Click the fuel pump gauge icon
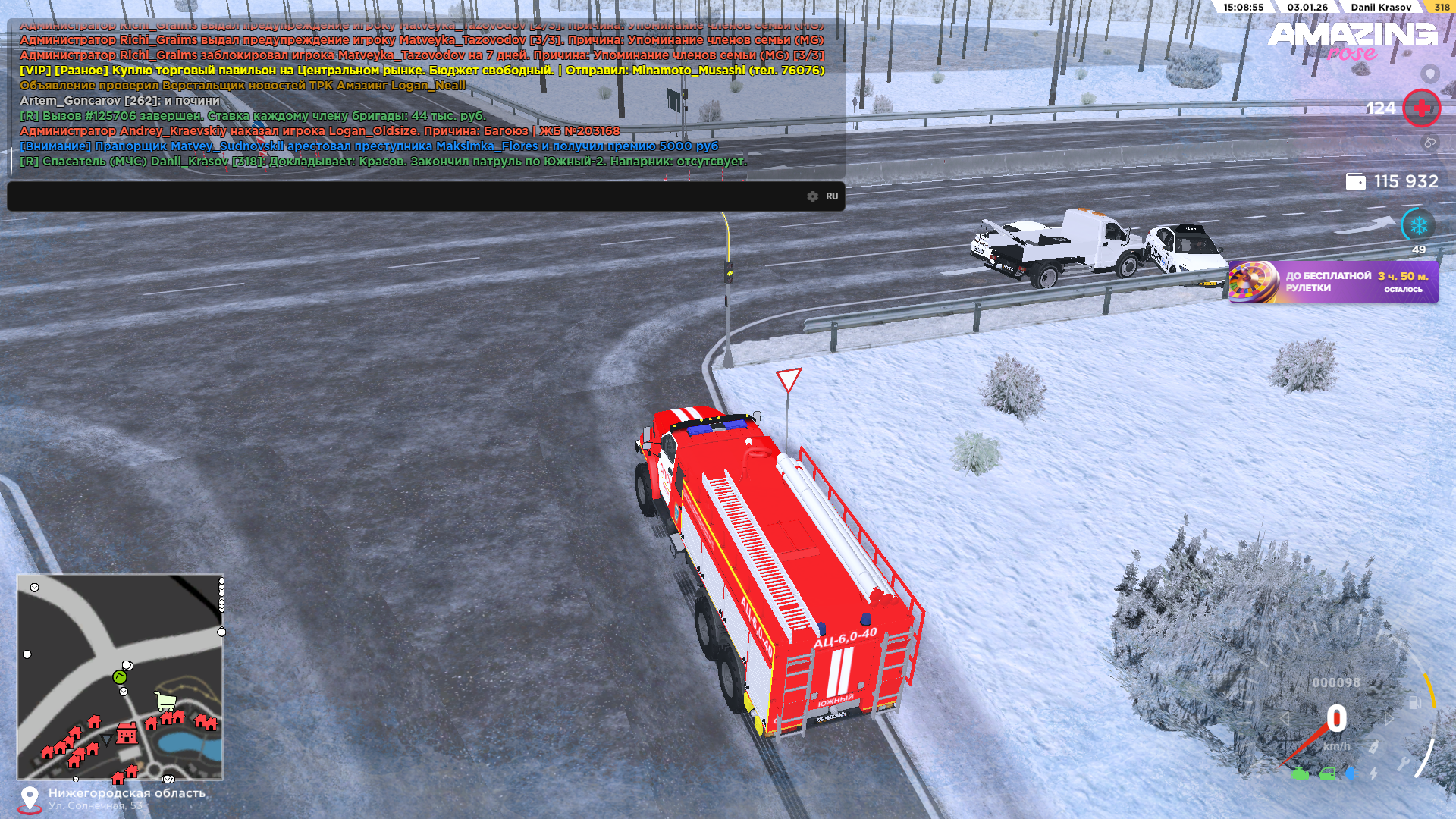The height and width of the screenshot is (819, 1456). [1415, 702]
